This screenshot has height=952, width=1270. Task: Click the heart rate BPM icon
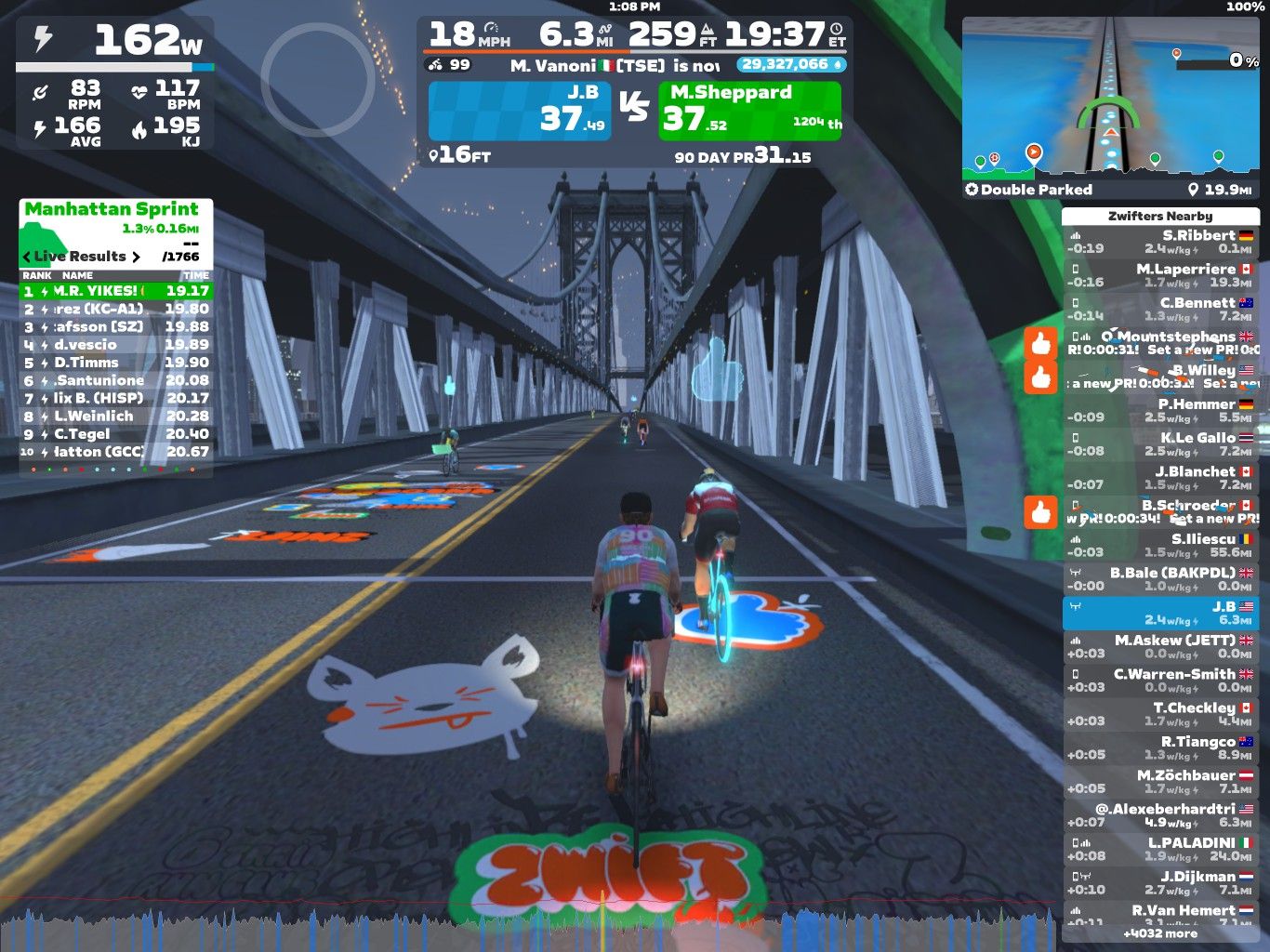click(140, 90)
